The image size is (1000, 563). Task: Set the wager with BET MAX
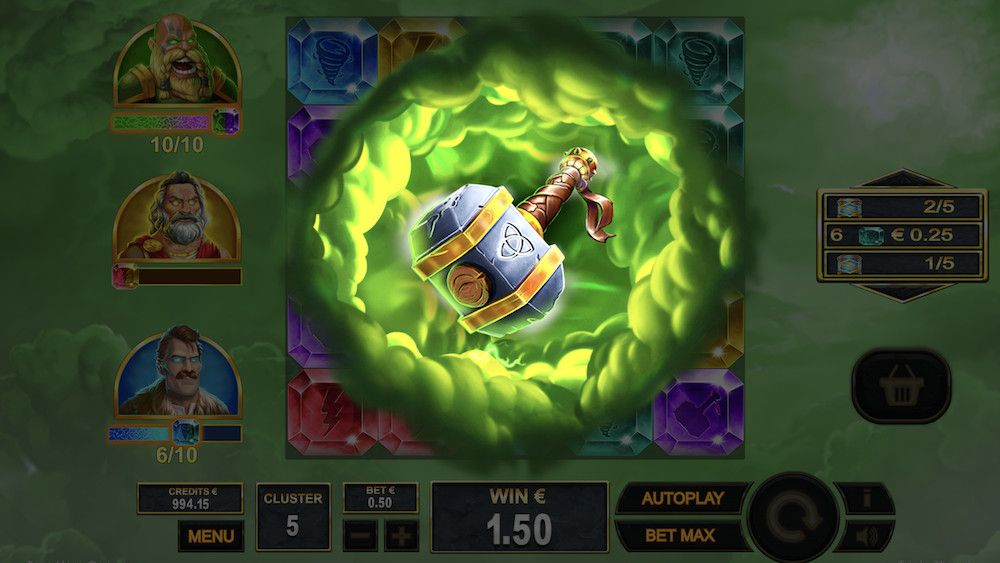[x=682, y=535]
